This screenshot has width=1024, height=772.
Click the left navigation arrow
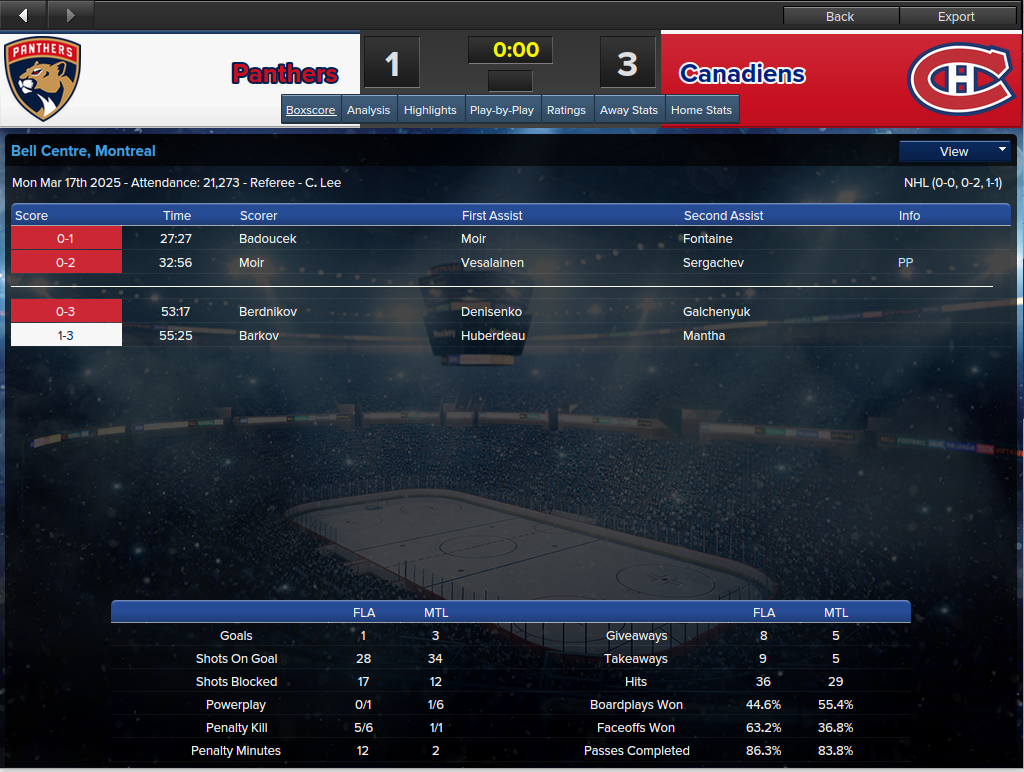[x=24, y=15]
